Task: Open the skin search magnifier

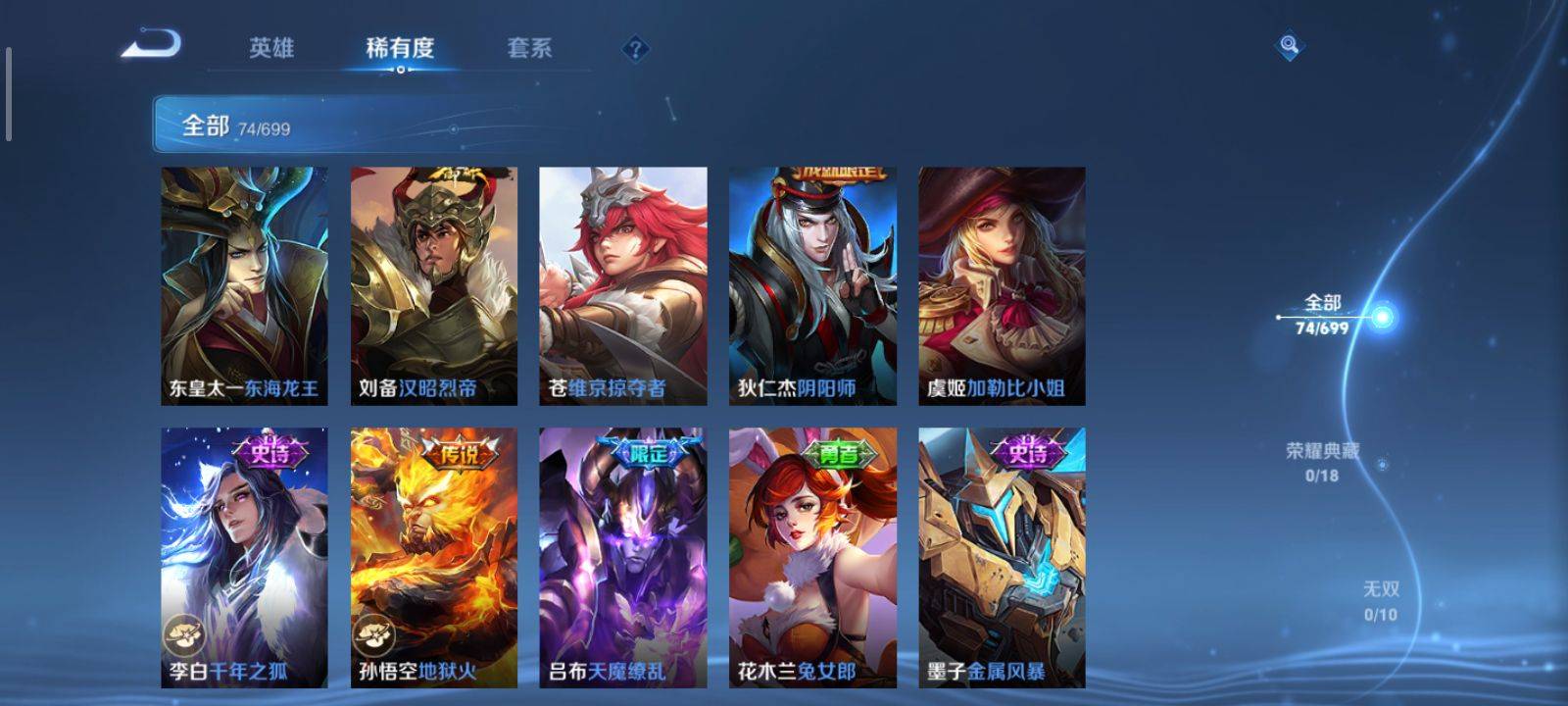Action: click(1289, 45)
